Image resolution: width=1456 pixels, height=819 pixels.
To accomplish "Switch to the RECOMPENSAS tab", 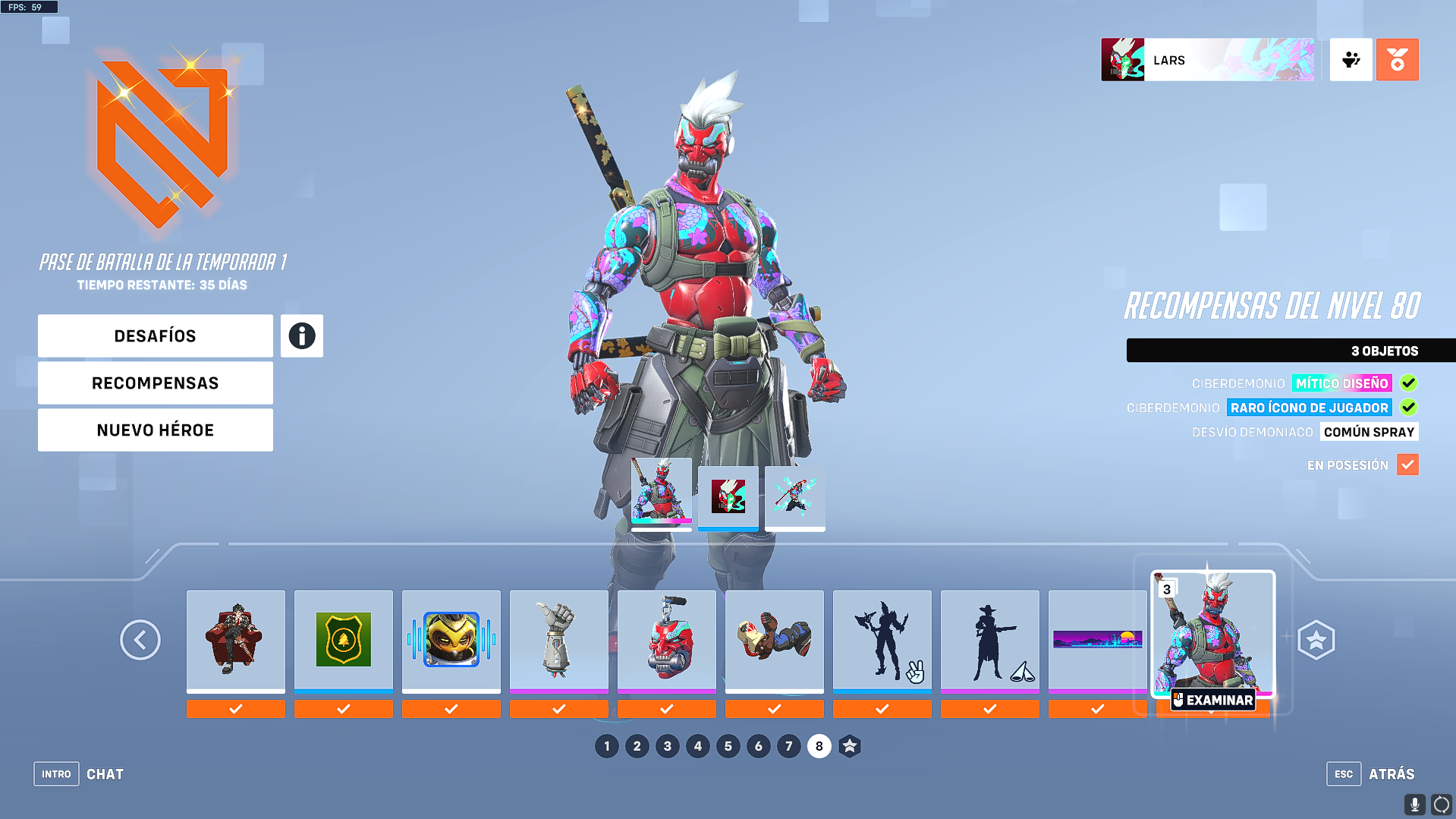I will point(155,383).
